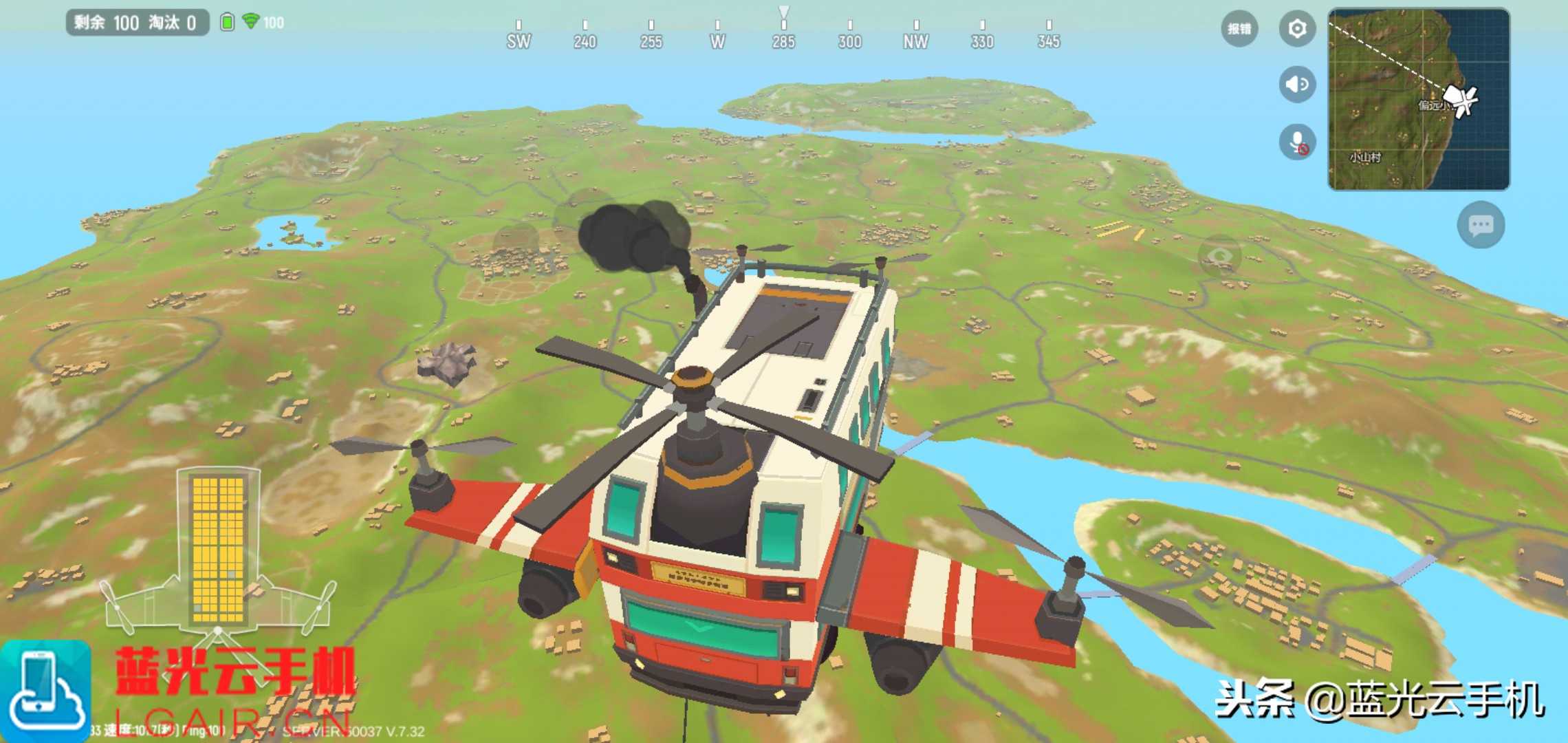Toggle the eye view button

1220,257
